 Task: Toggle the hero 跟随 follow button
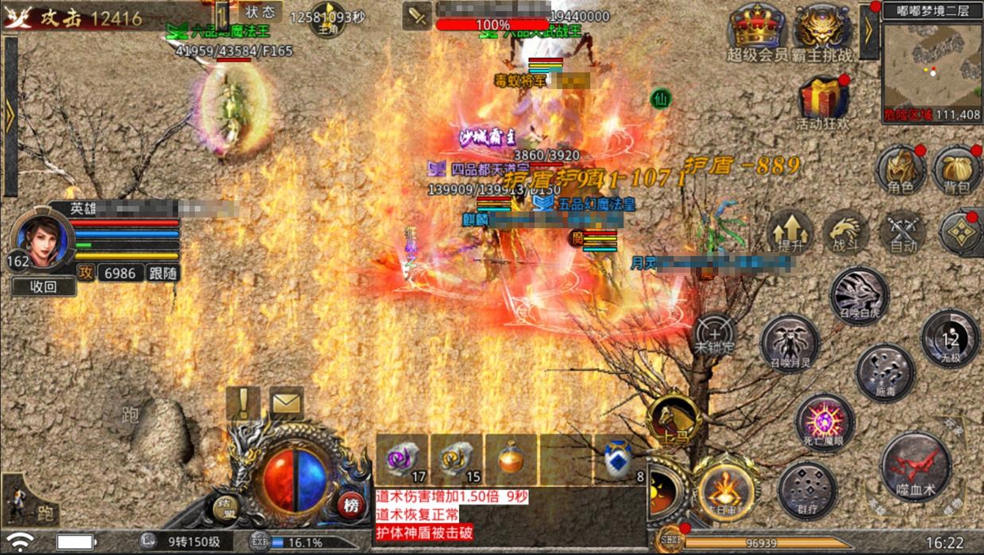point(162,273)
